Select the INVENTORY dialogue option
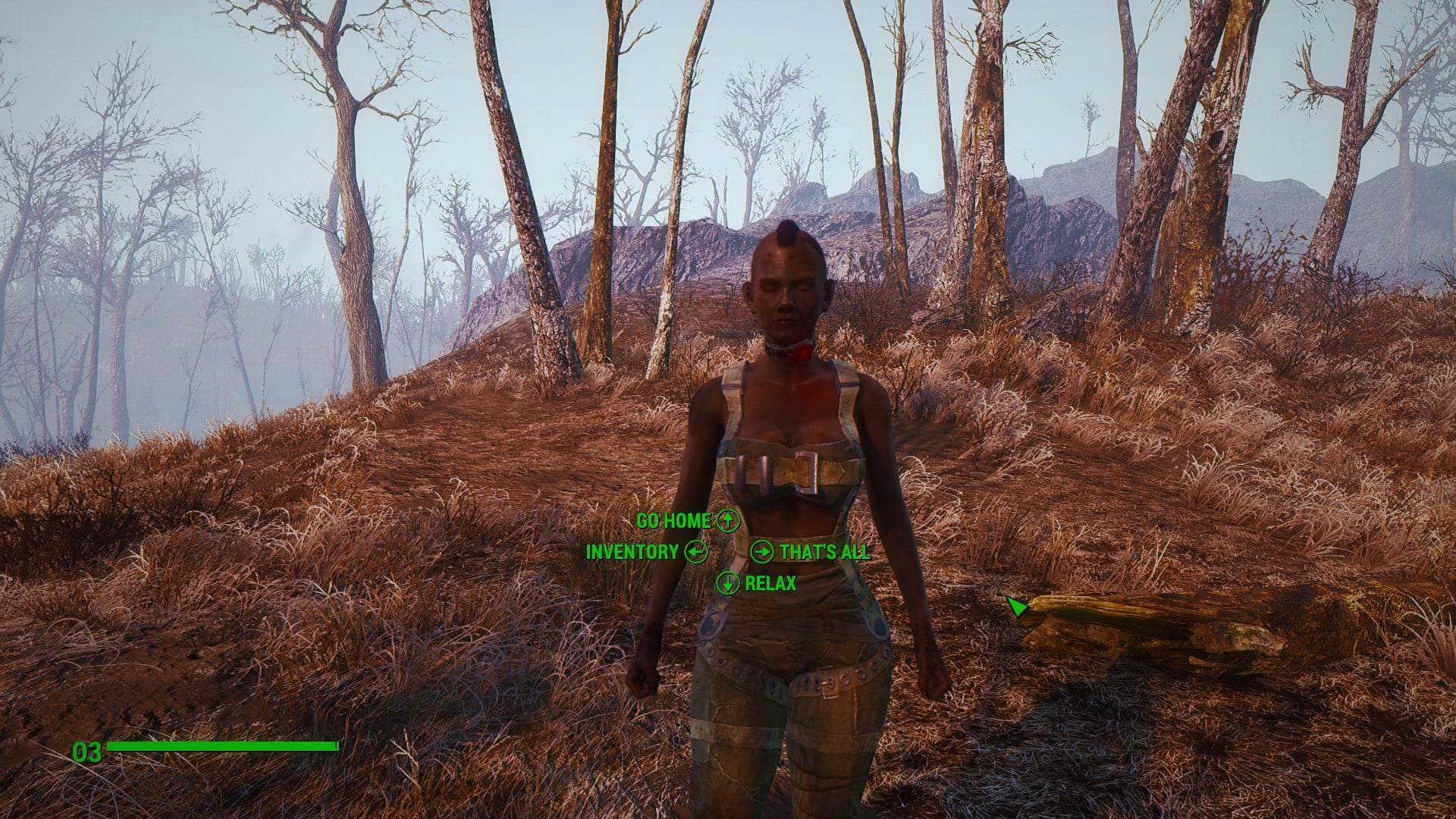Viewport: 1456px width, 819px height. [632, 552]
